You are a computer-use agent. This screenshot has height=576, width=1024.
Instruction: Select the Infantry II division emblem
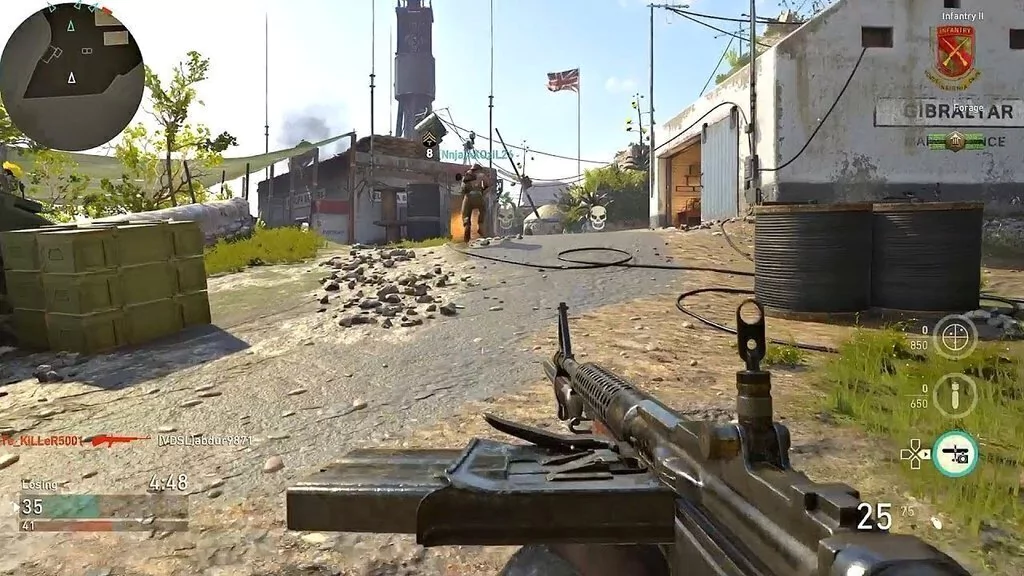(956, 57)
